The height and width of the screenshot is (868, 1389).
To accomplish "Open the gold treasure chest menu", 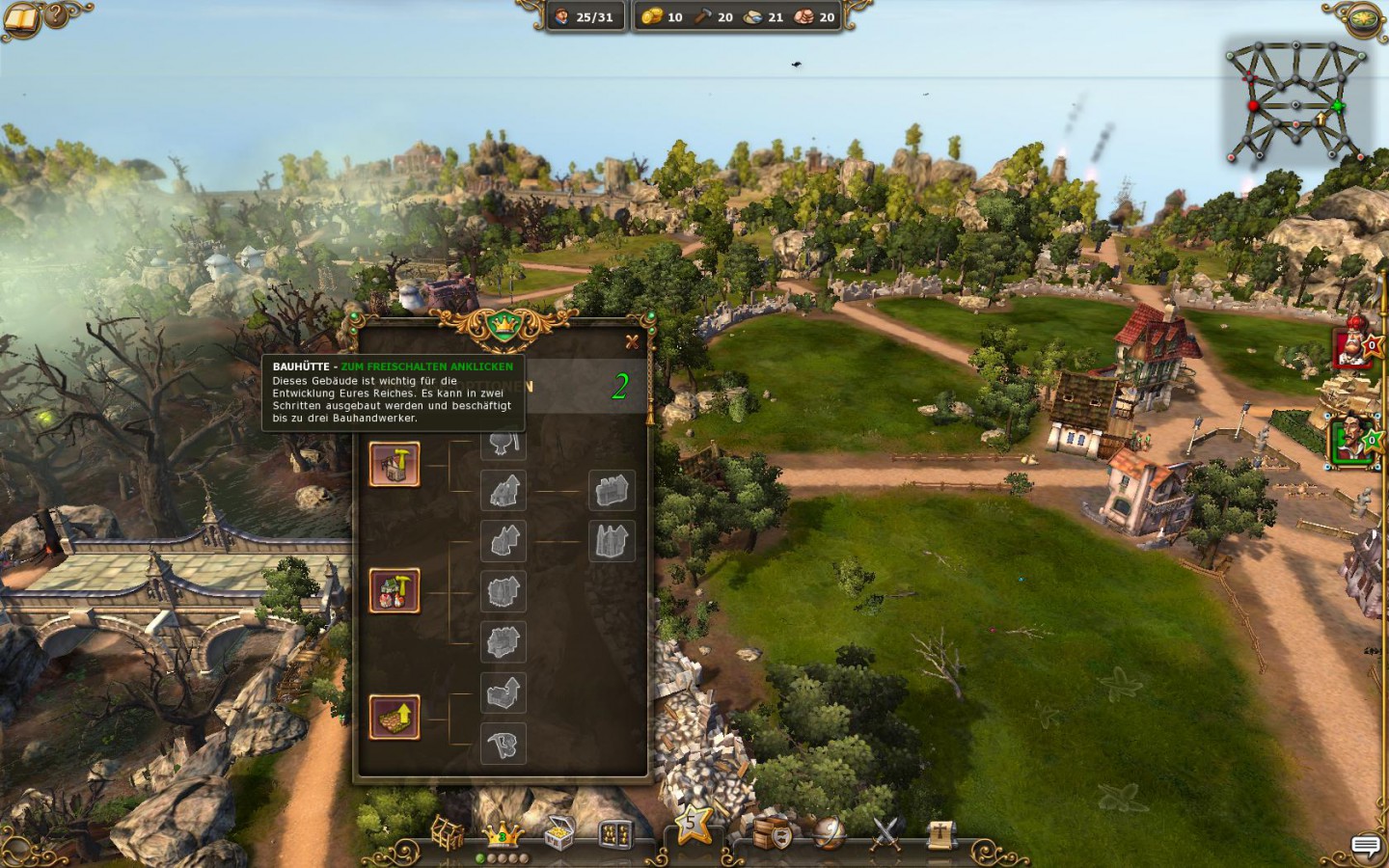I will click(558, 833).
